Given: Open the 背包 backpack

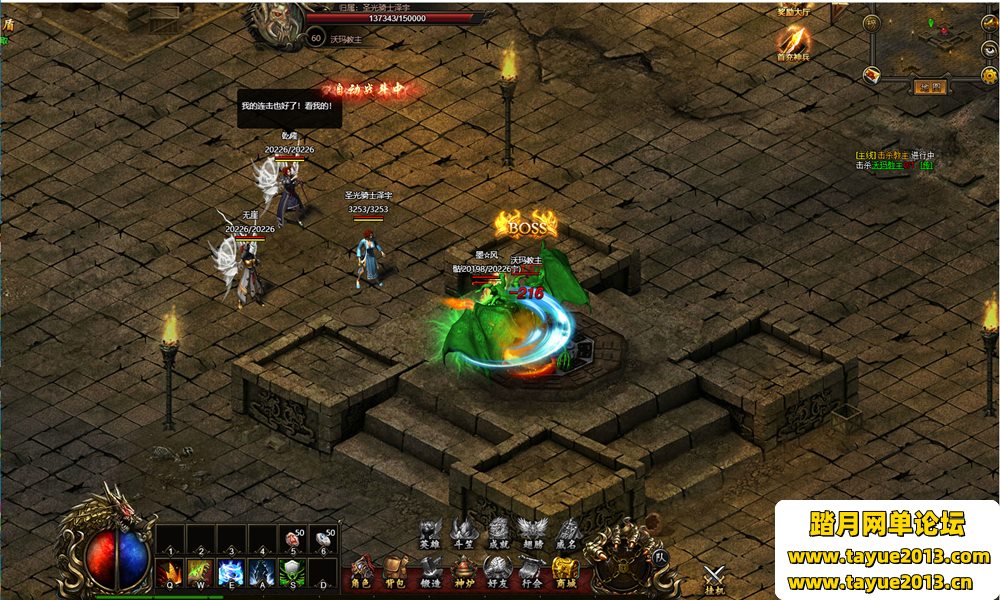Looking at the screenshot, I should tap(396, 574).
